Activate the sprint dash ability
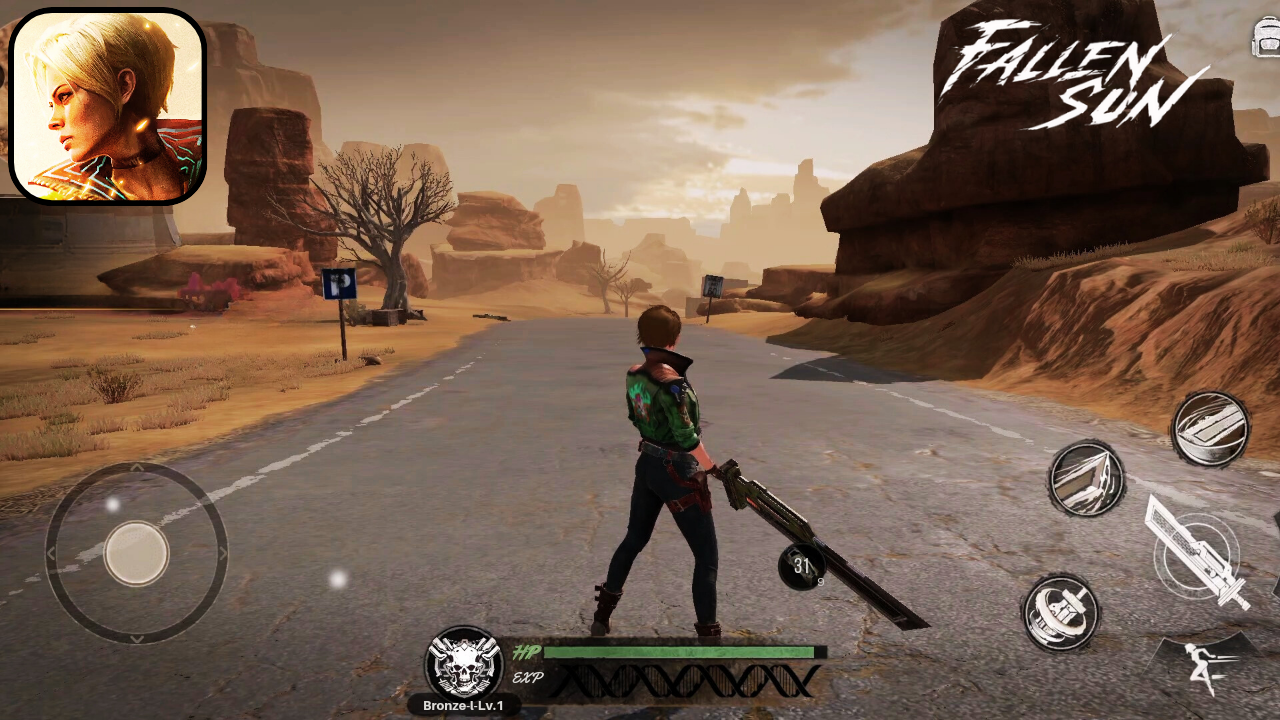 [1201, 666]
